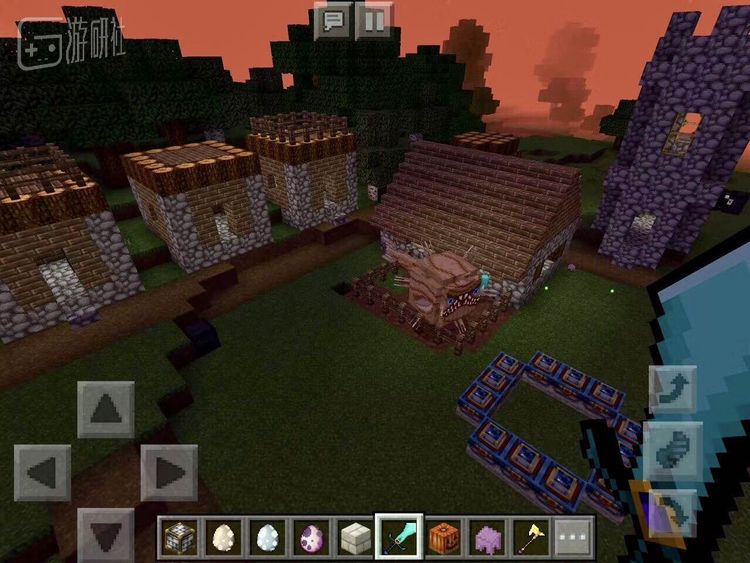Pause the game with the pause button

pyautogui.click(x=374, y=21)
